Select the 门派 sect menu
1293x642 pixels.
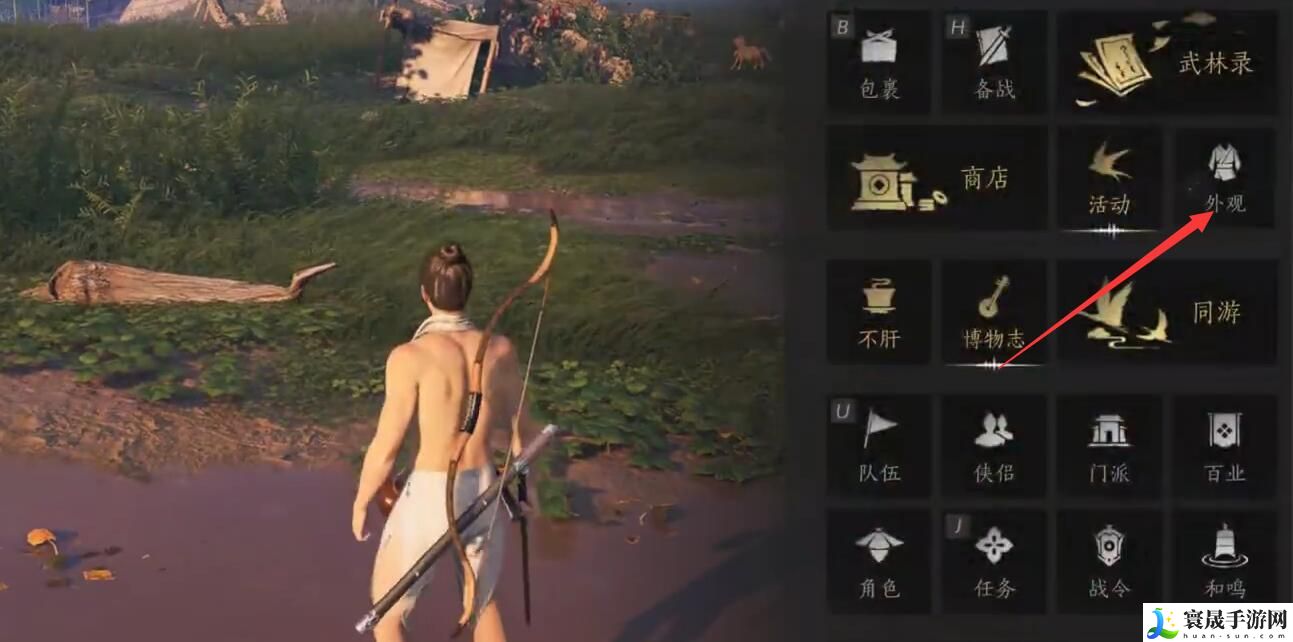click(1109, 446)
